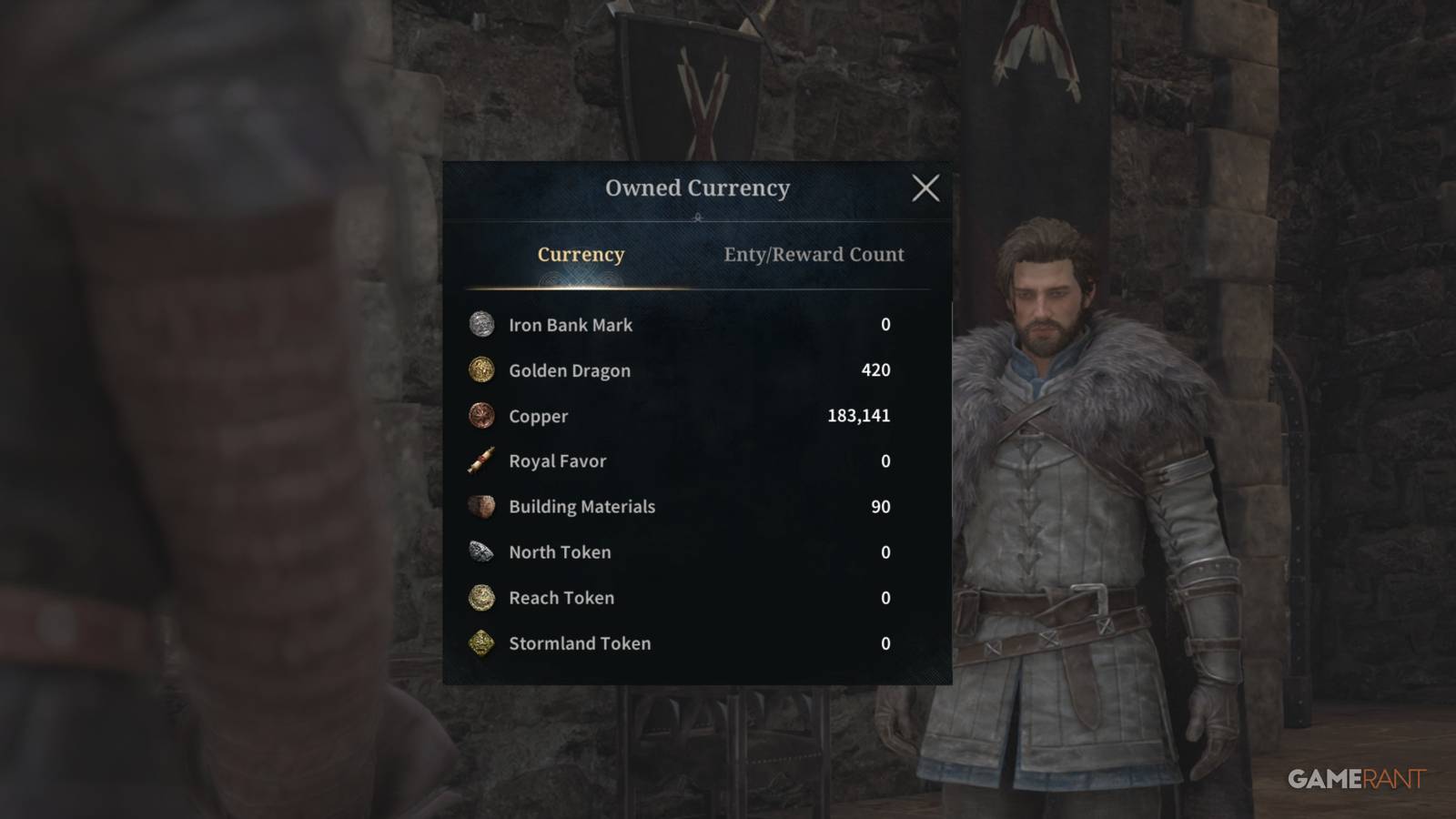Select the Currency tab
This screenshot has width=1456, height=819.
click(581, 255)
